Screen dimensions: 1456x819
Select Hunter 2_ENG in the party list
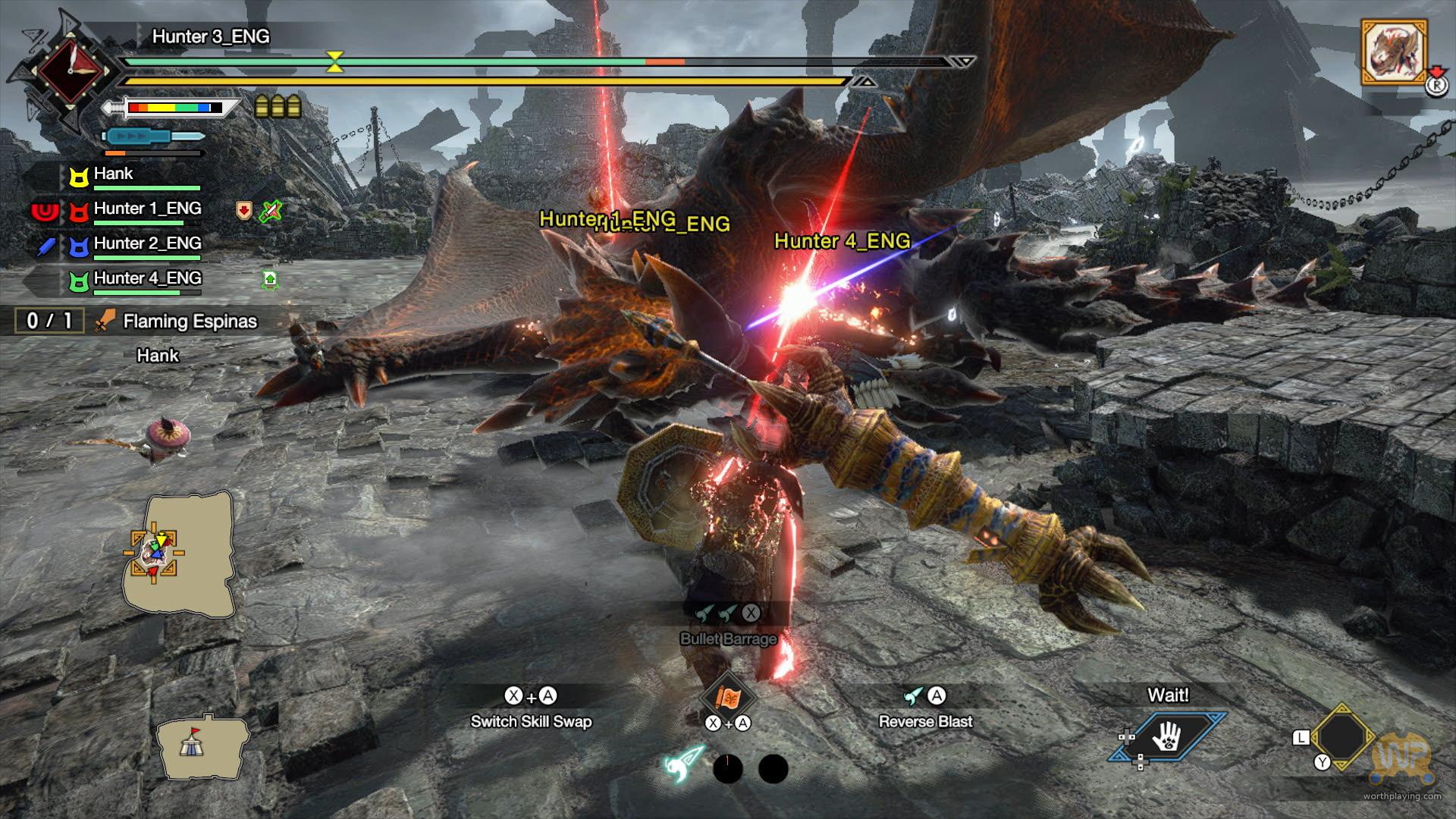pos(147,244)
